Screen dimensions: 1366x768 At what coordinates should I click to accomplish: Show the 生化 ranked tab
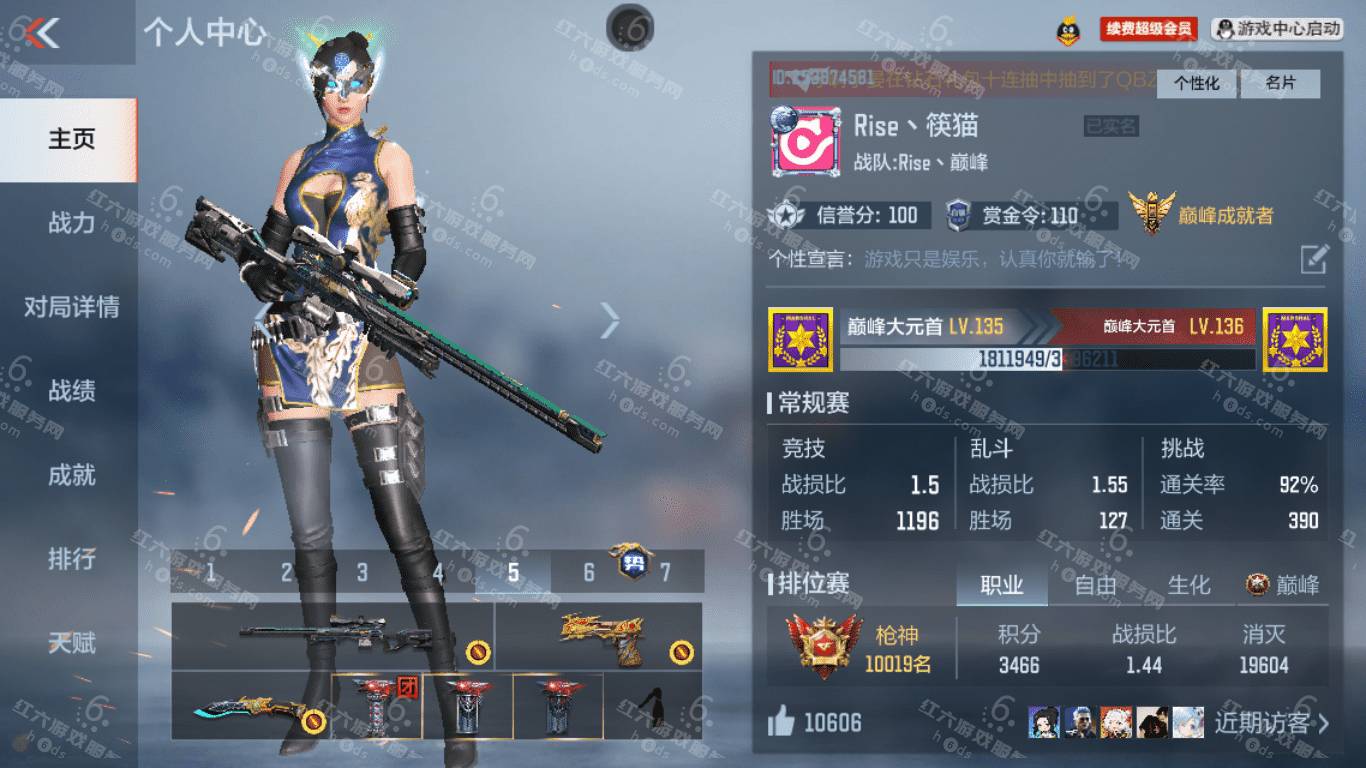pos(1189,585)
